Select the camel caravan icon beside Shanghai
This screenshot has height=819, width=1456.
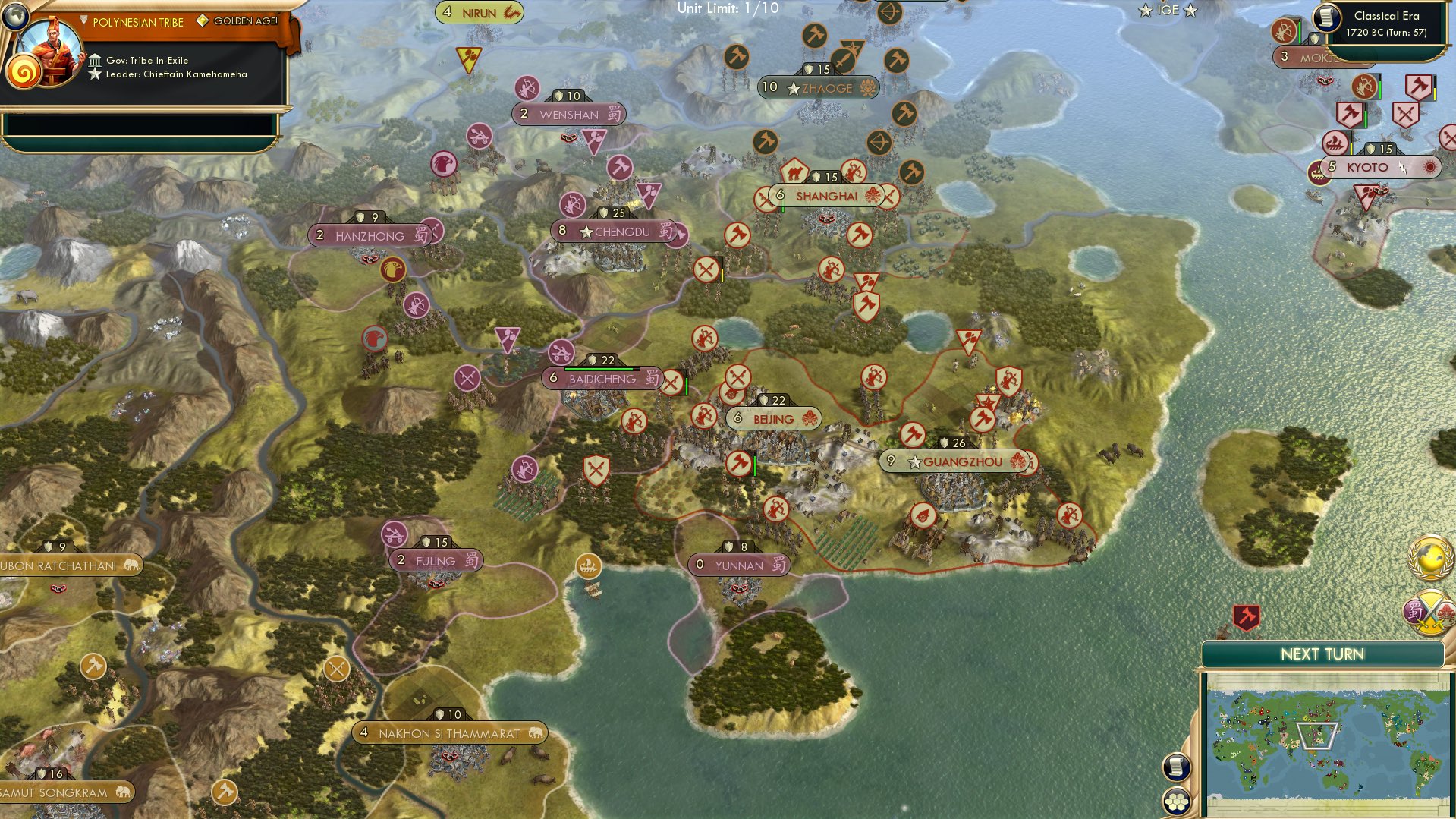(794, 175)
